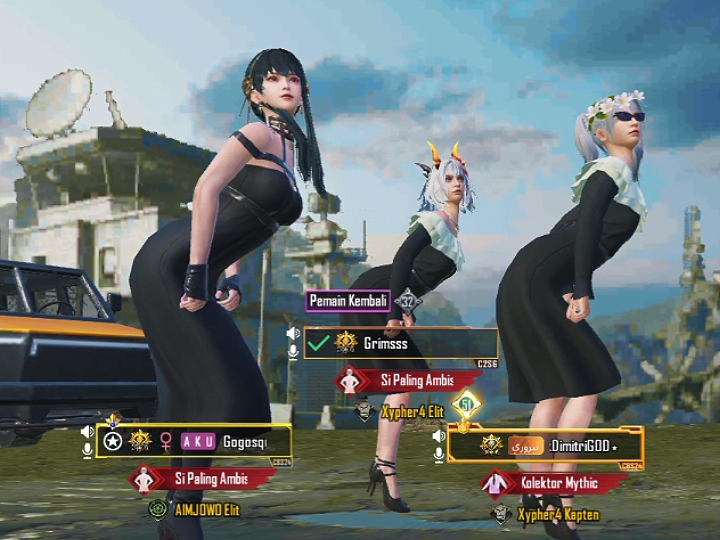Mute speaker icon beside Grimsss
This screenshot has width=720, height=540.
click(x=293, y=333)
